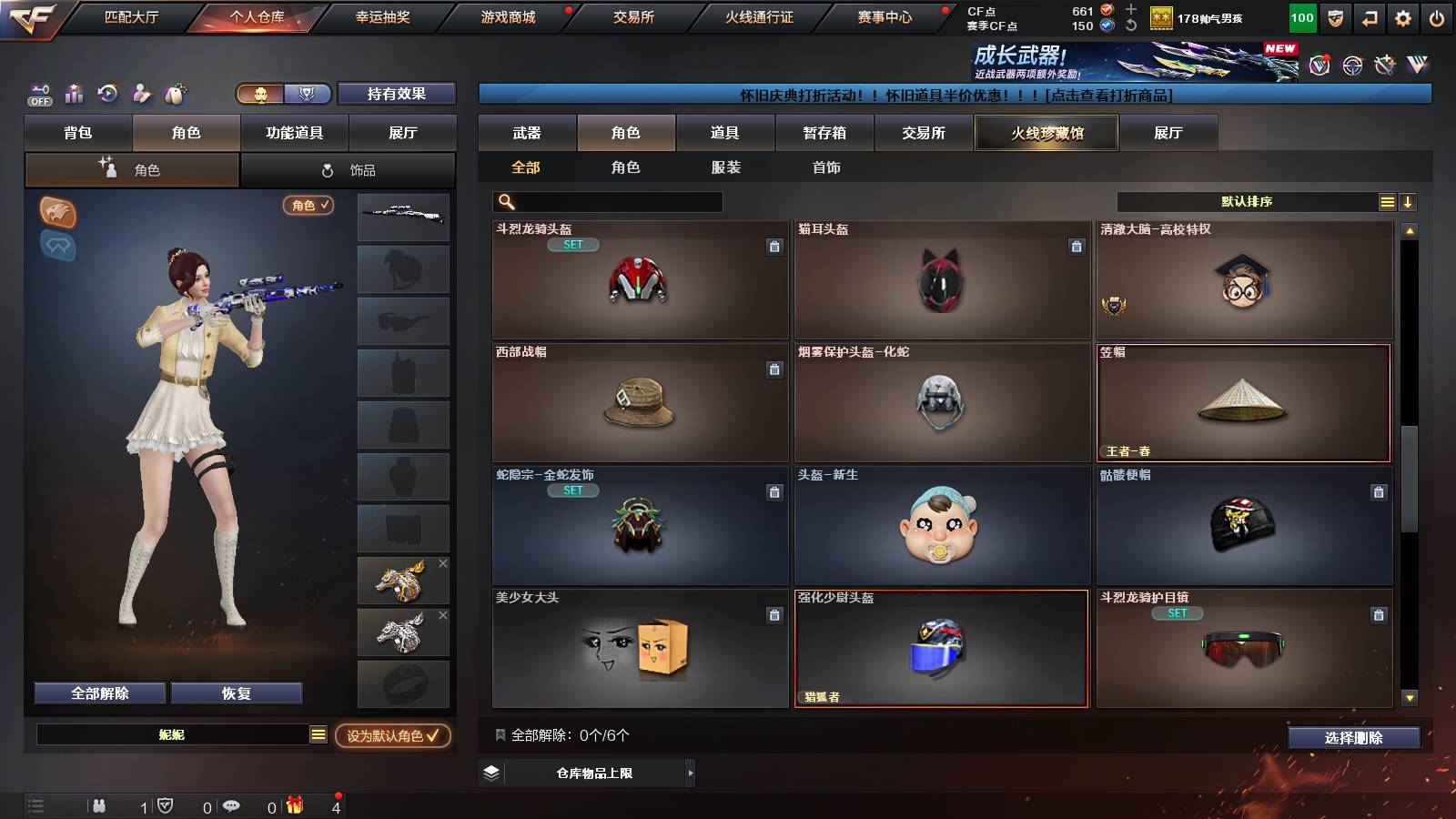The width and height of the screenshot is (1456, 819).
Task: Click the replay history icon above character preview
Action: tap(107, 94)
